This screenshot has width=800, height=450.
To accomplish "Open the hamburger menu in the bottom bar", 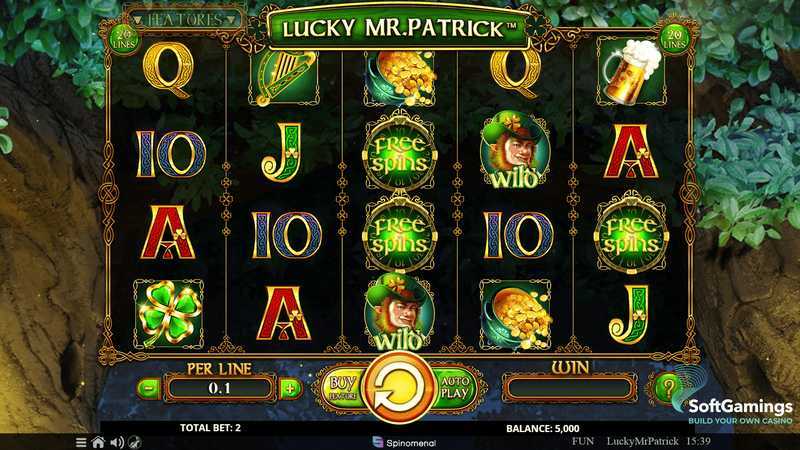I will (x=81, y=441).
